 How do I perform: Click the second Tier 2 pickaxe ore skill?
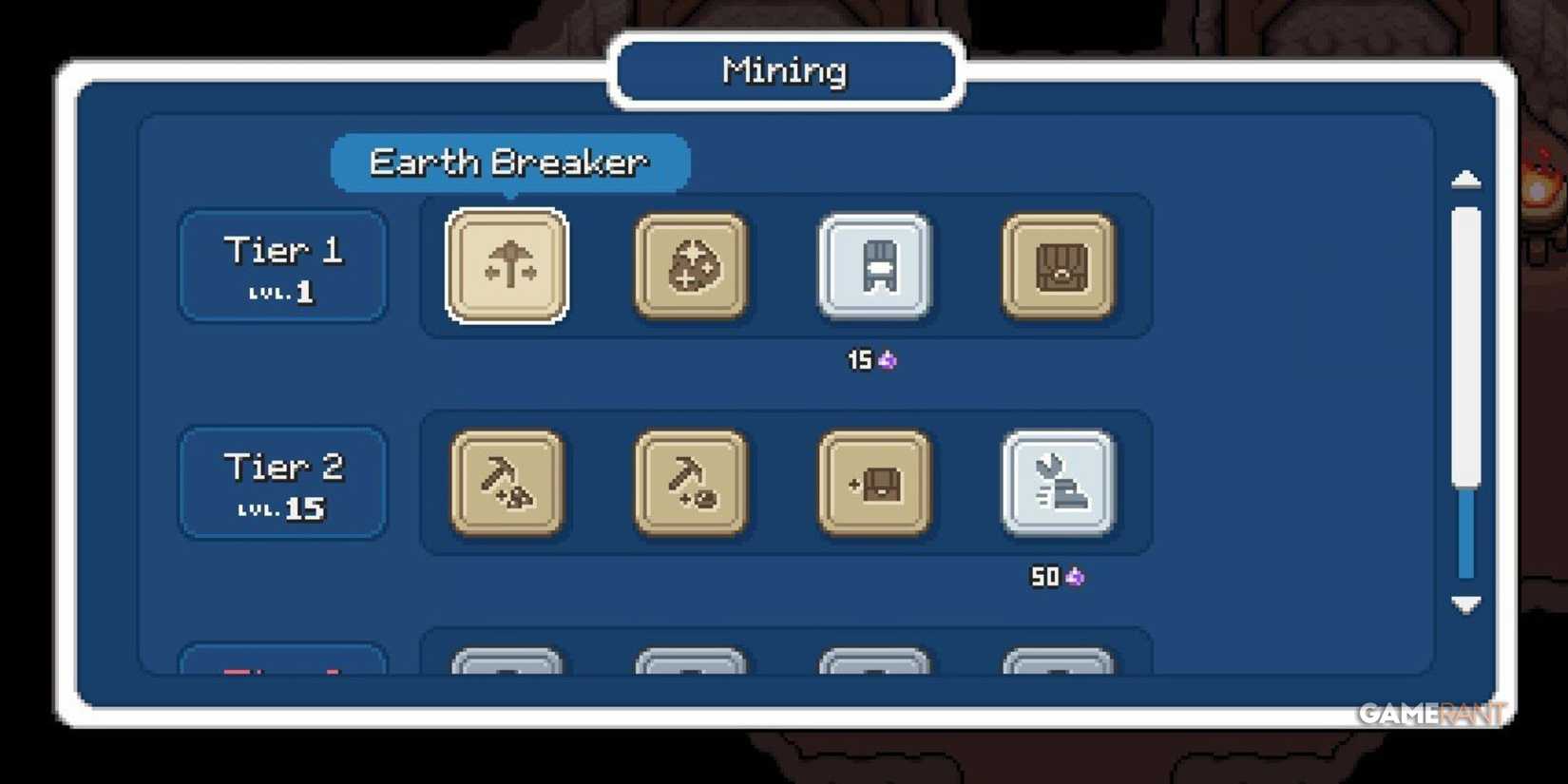691,483
